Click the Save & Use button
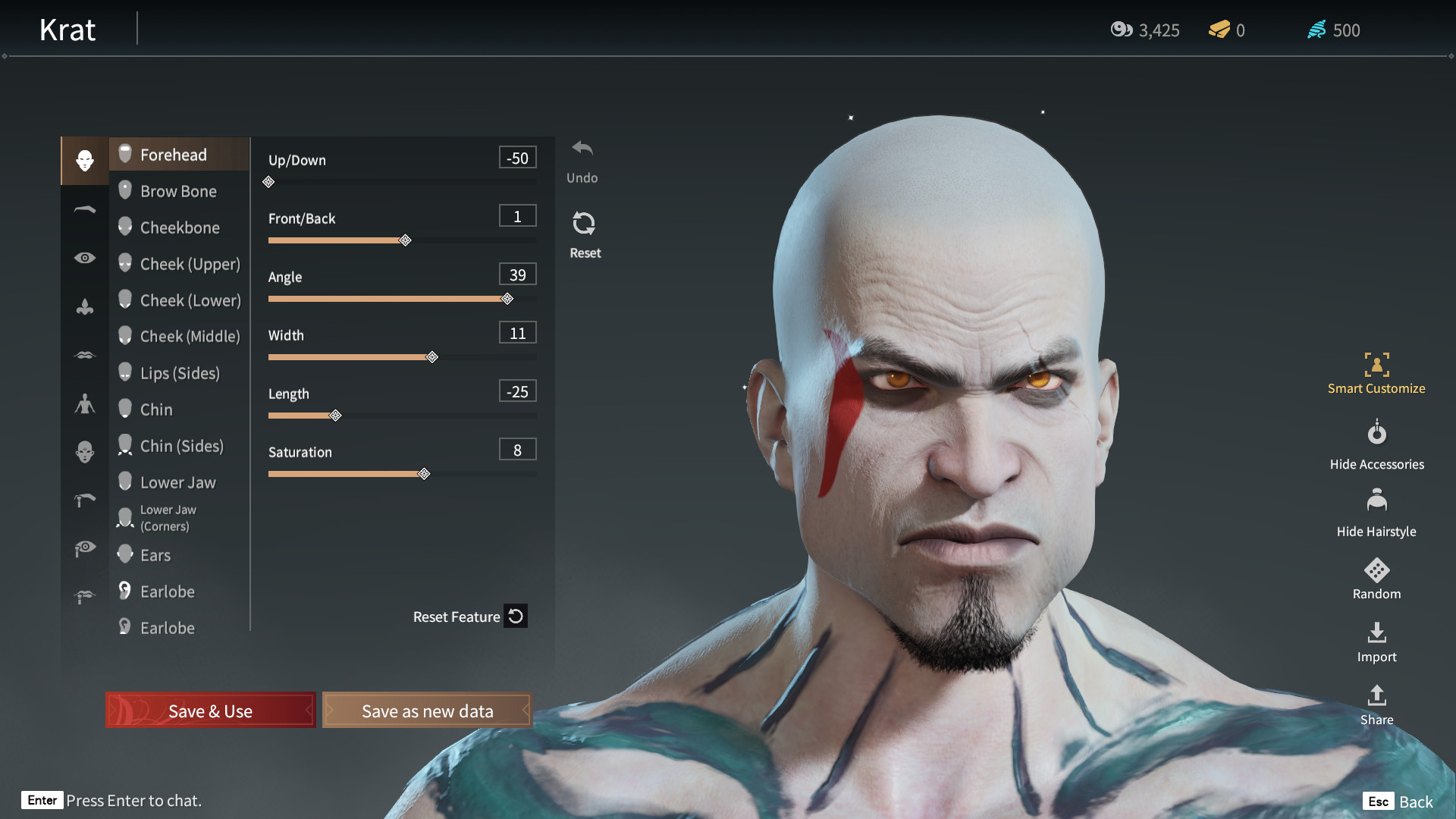 pos(210,711)
